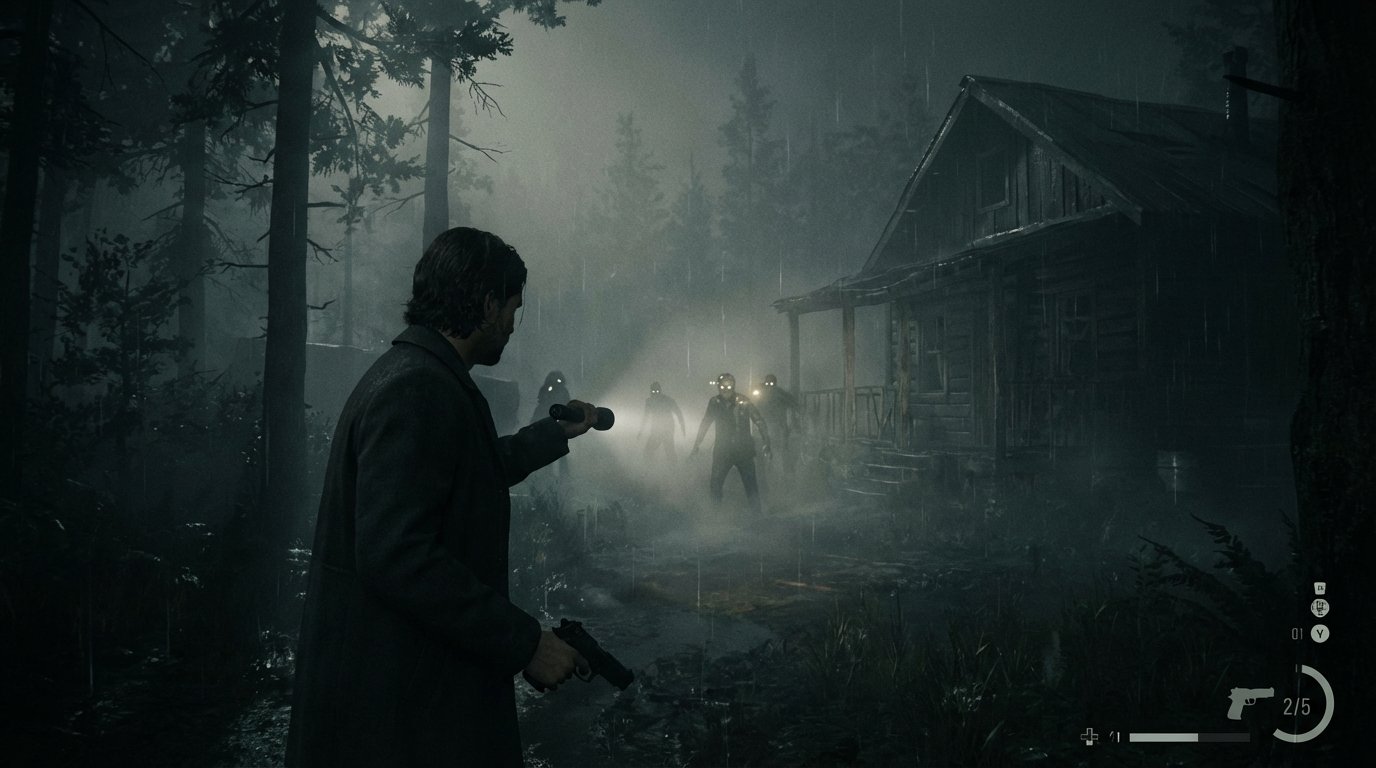Click the health bar at the bottom left
Image resolution: width=1376 pixels, height=768 pixels.
click(1190, 737)
